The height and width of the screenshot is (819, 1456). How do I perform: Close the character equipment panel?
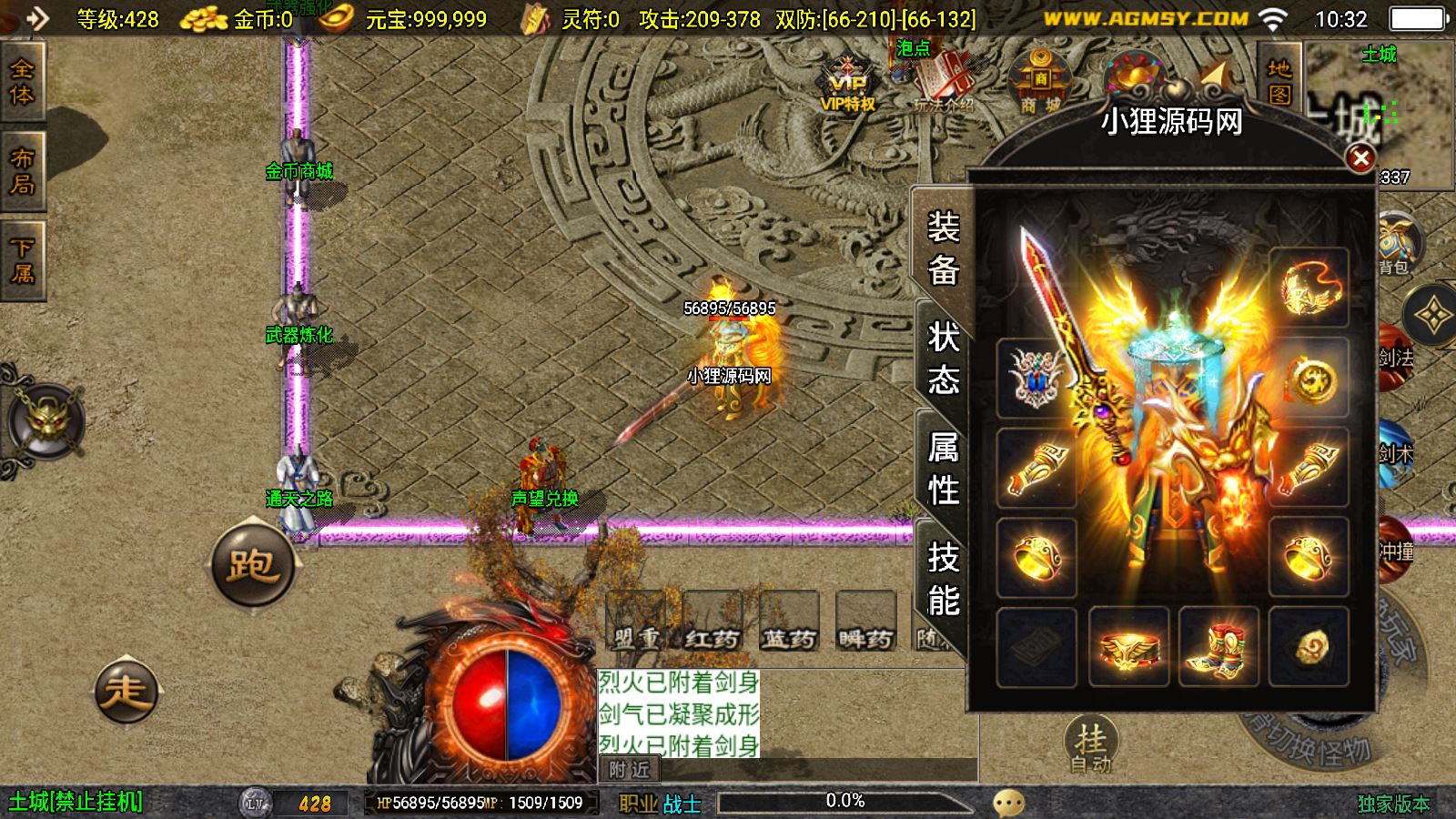click(1360, 158)
